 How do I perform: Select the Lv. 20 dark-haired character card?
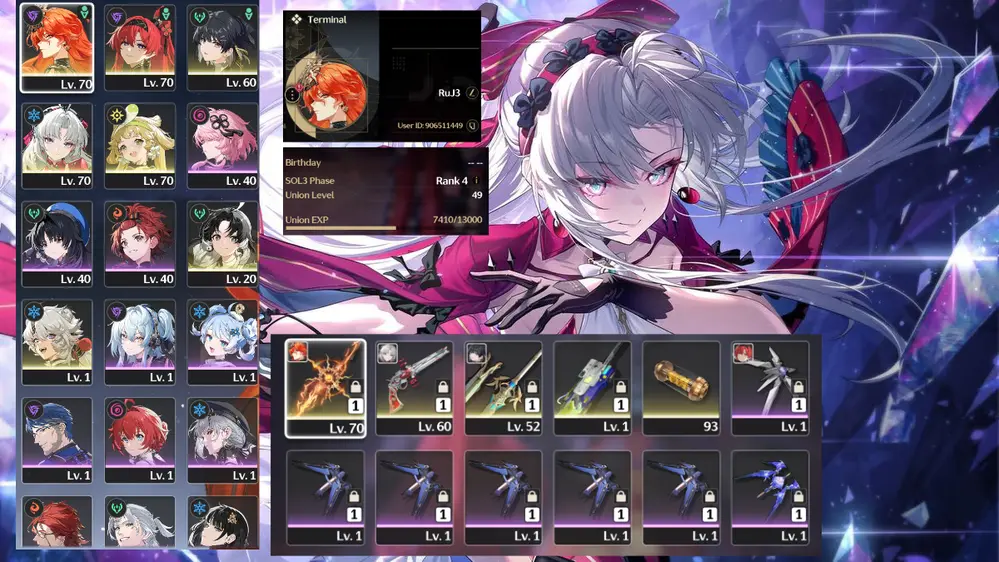(x=222, y=244)
